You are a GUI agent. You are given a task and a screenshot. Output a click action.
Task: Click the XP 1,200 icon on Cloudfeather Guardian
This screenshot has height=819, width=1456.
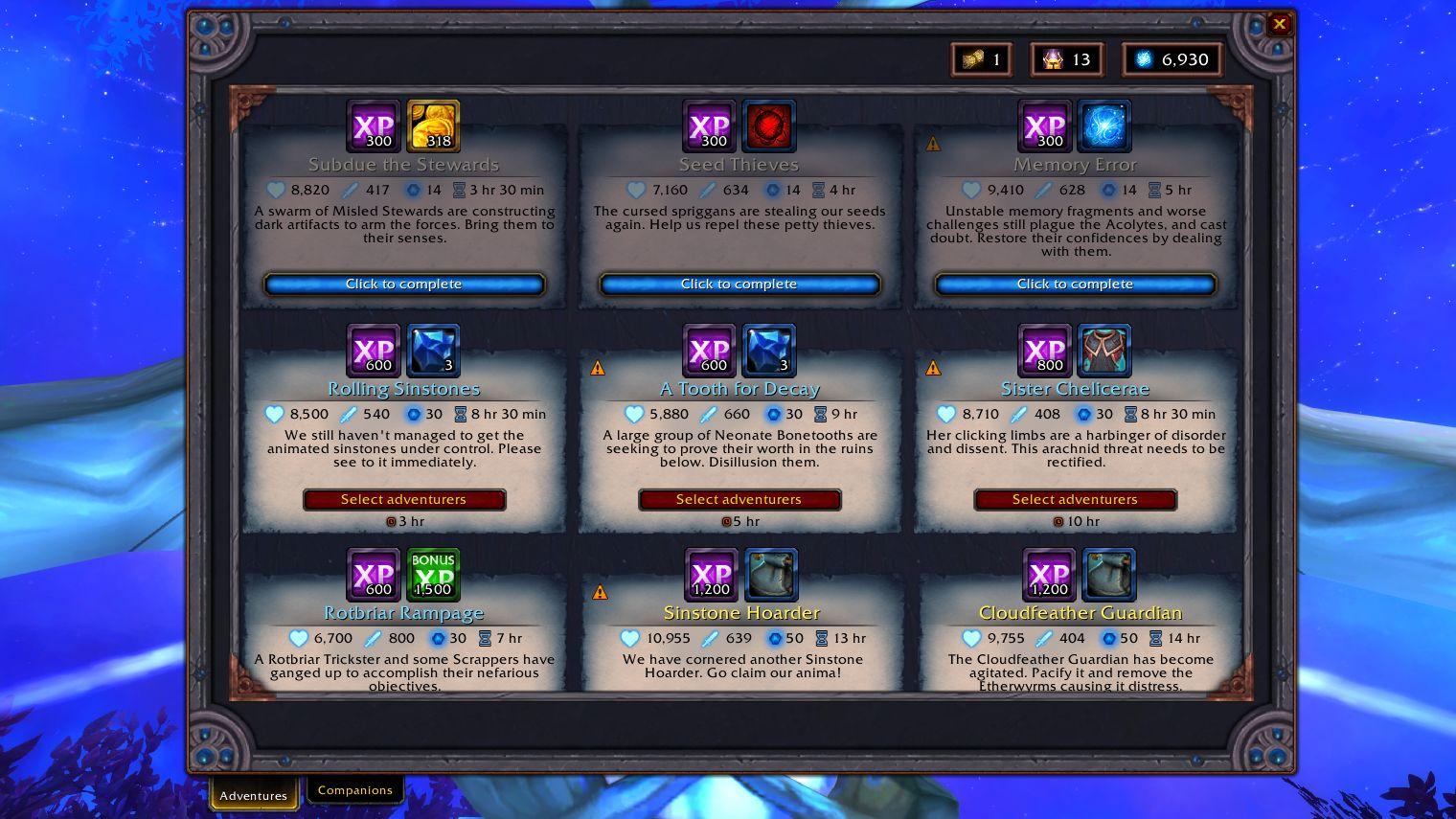pos(1050,575)
